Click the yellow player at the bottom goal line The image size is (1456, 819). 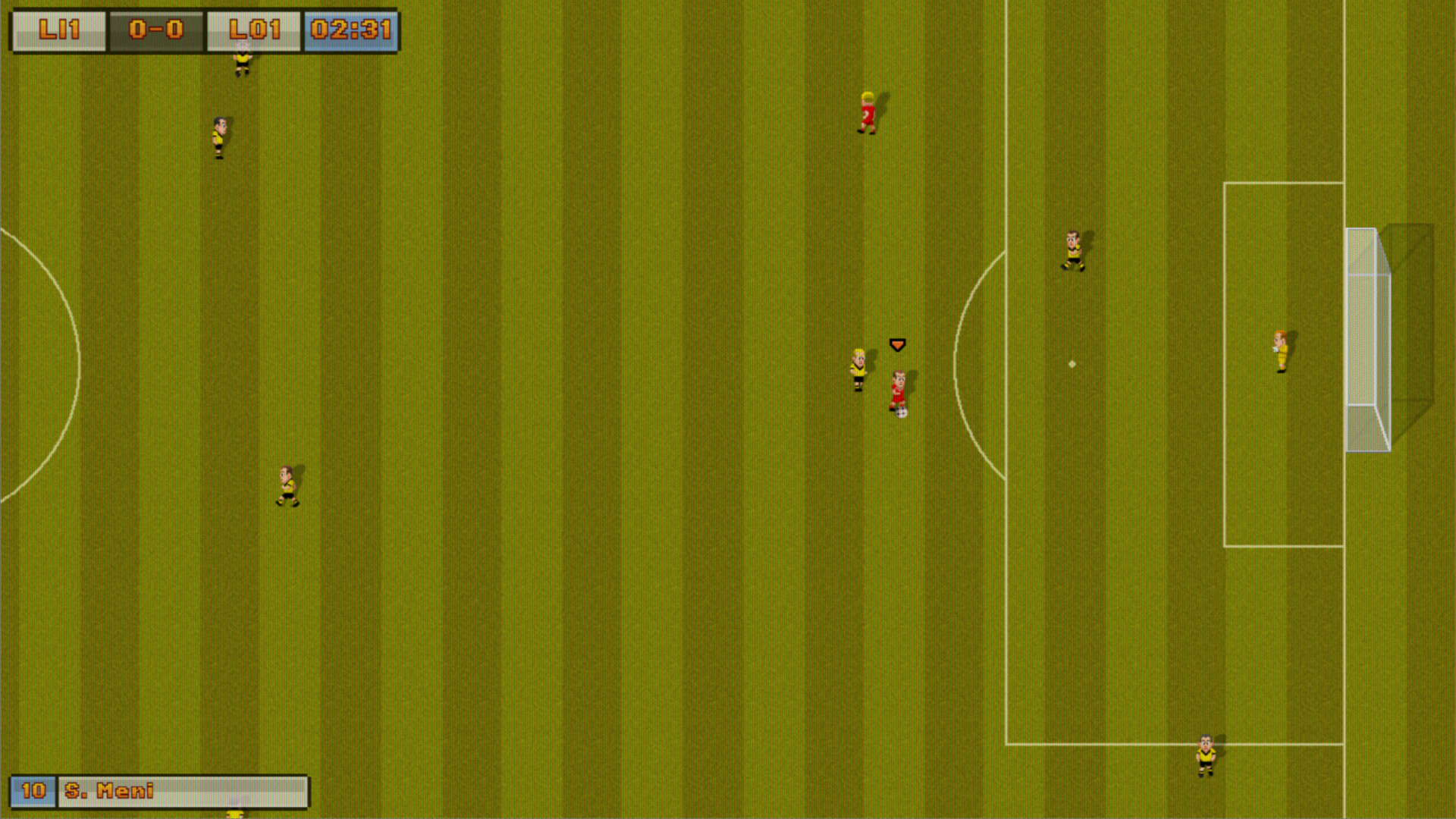1207,755
